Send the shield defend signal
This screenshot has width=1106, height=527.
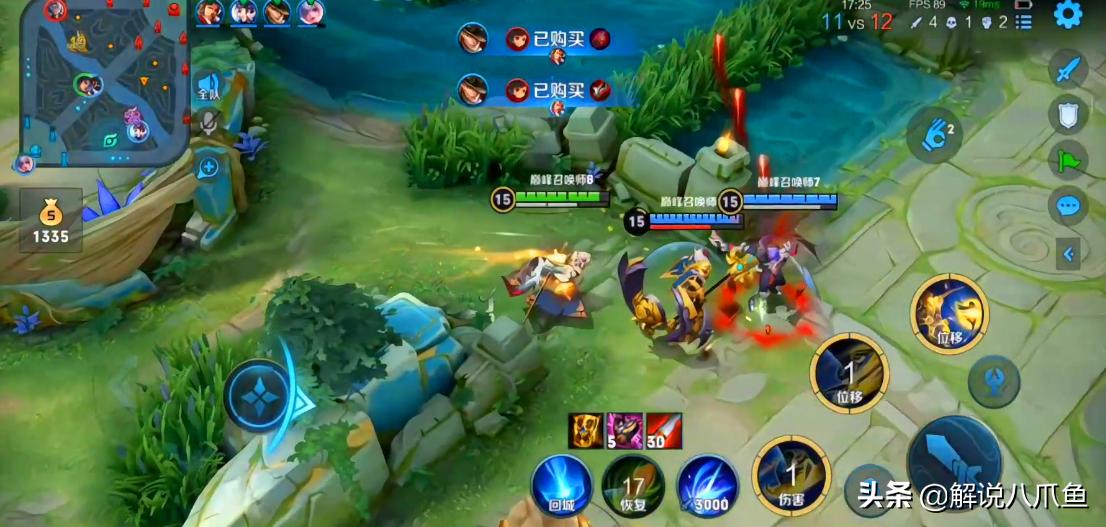[1068, 115]
